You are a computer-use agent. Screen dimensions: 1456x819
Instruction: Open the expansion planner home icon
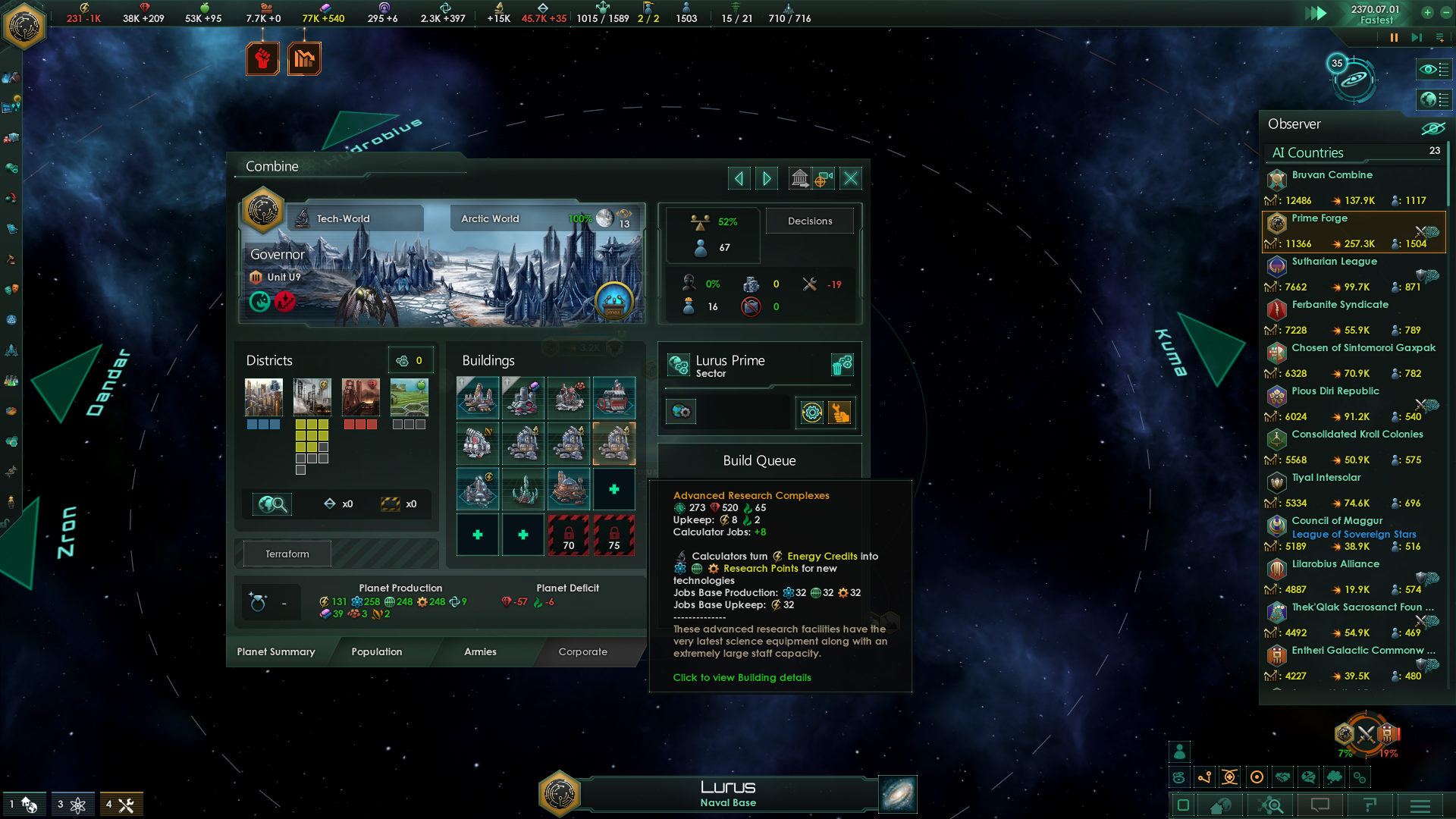click(1221, 805)
